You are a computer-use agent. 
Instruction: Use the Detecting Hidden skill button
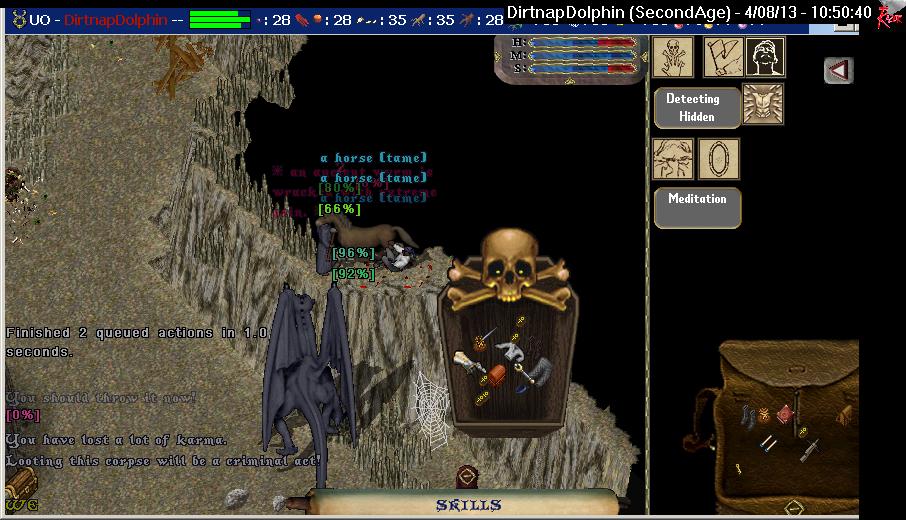coord(697,107)
